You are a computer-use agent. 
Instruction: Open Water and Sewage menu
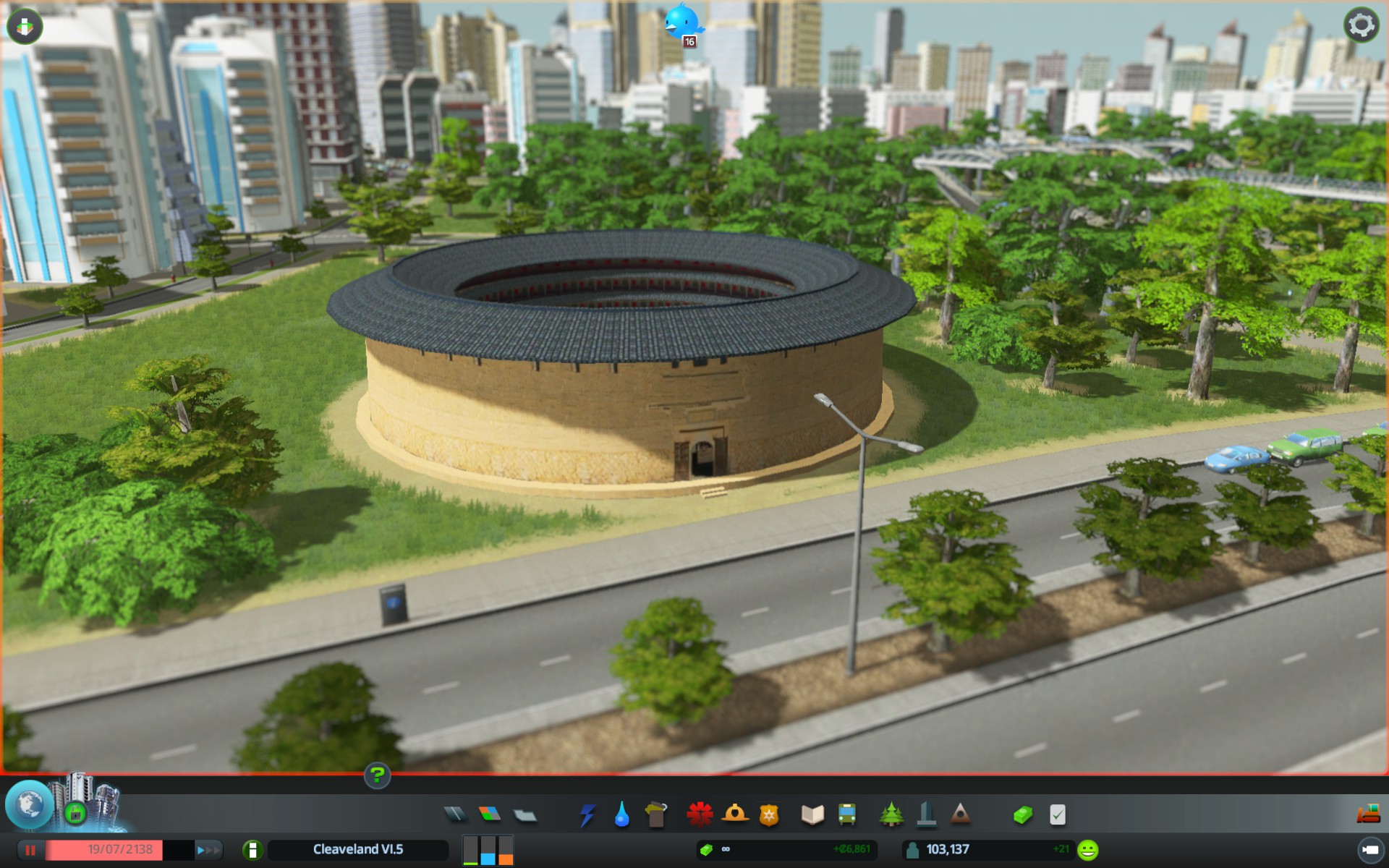tap(621, 815)
